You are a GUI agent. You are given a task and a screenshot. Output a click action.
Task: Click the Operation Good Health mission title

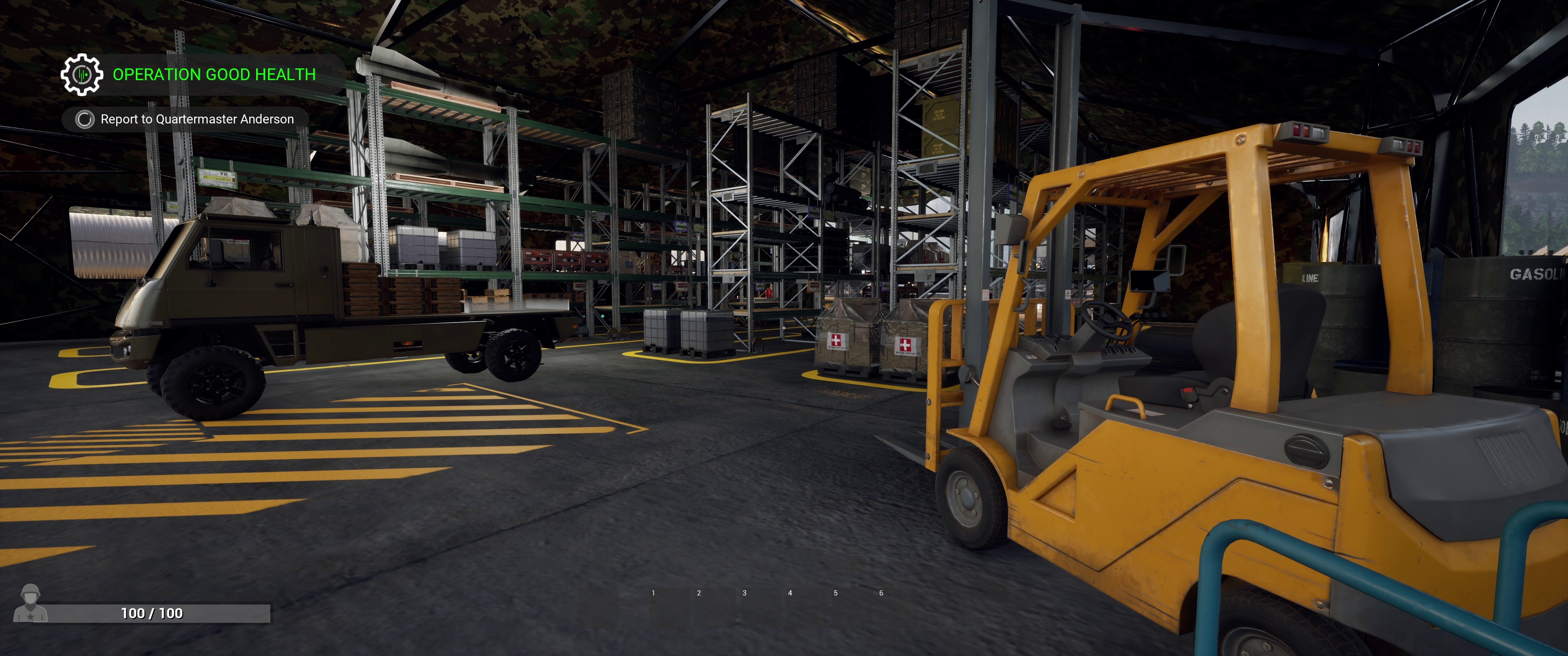tap(214, 74)
